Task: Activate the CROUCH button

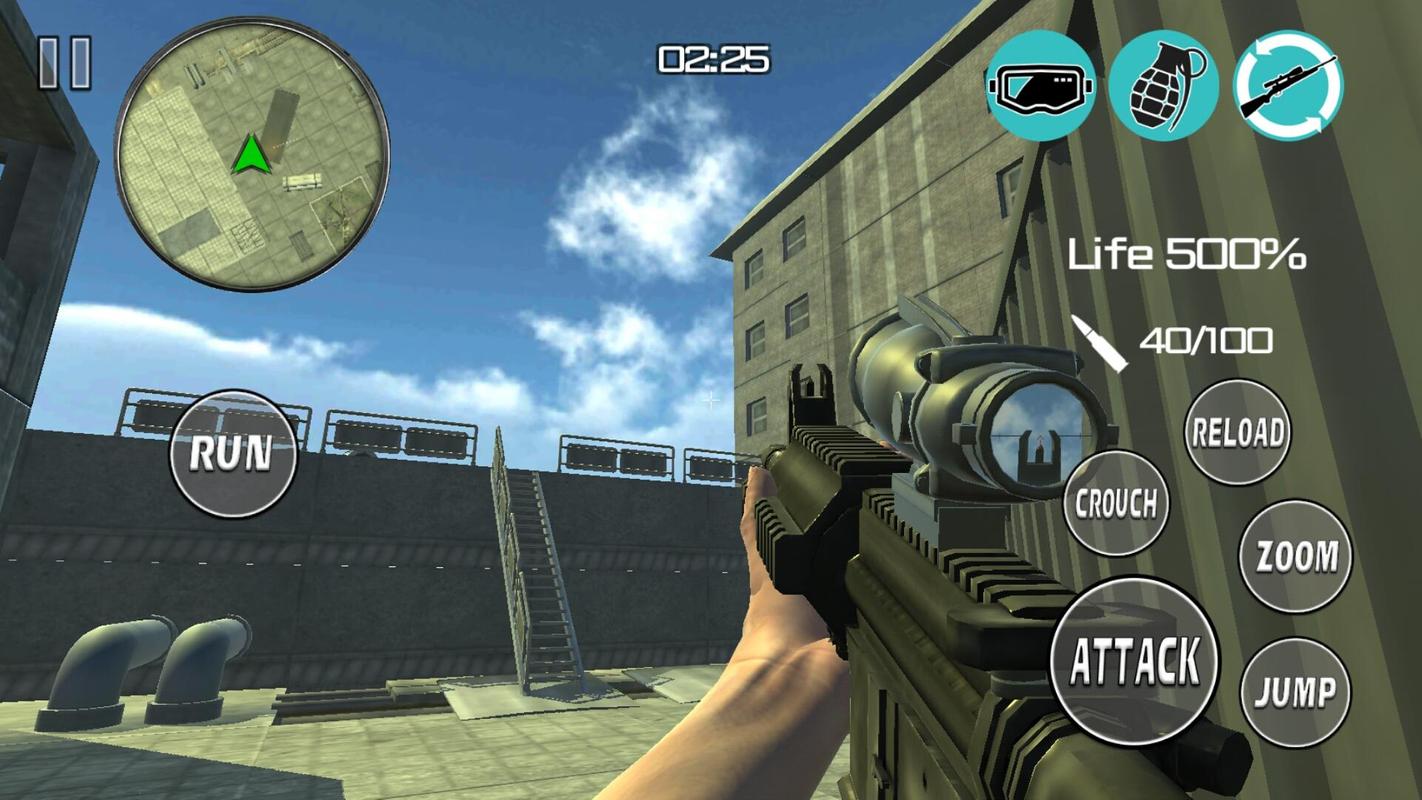Action: coord(1116,503)
